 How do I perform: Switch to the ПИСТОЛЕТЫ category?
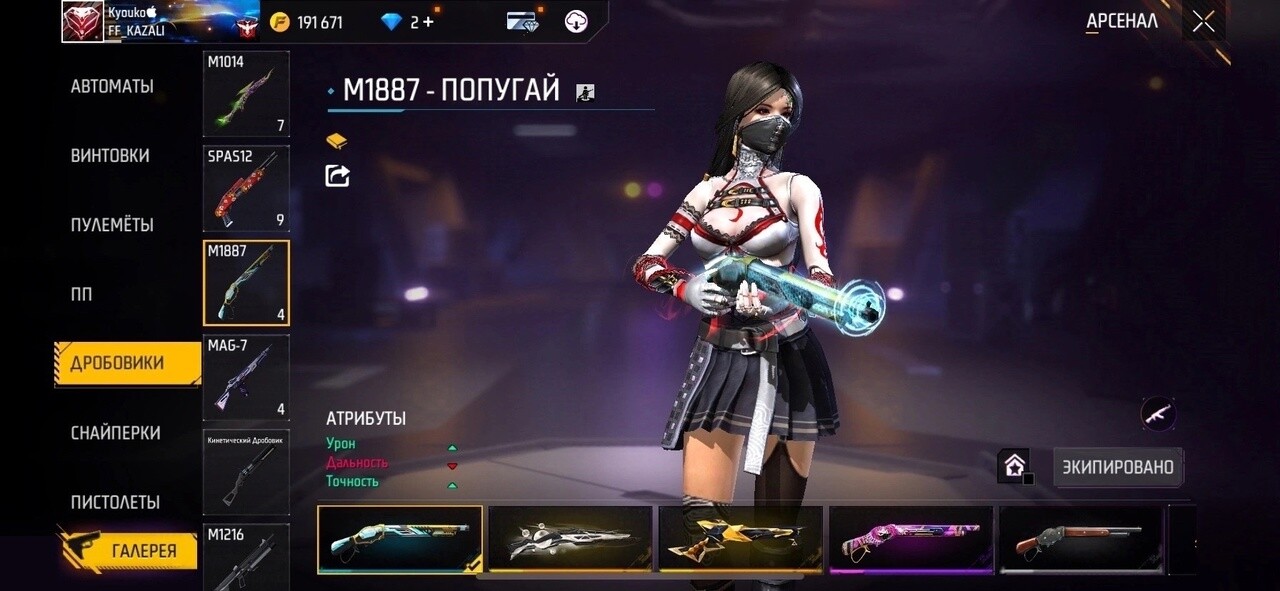pos(115,502)
